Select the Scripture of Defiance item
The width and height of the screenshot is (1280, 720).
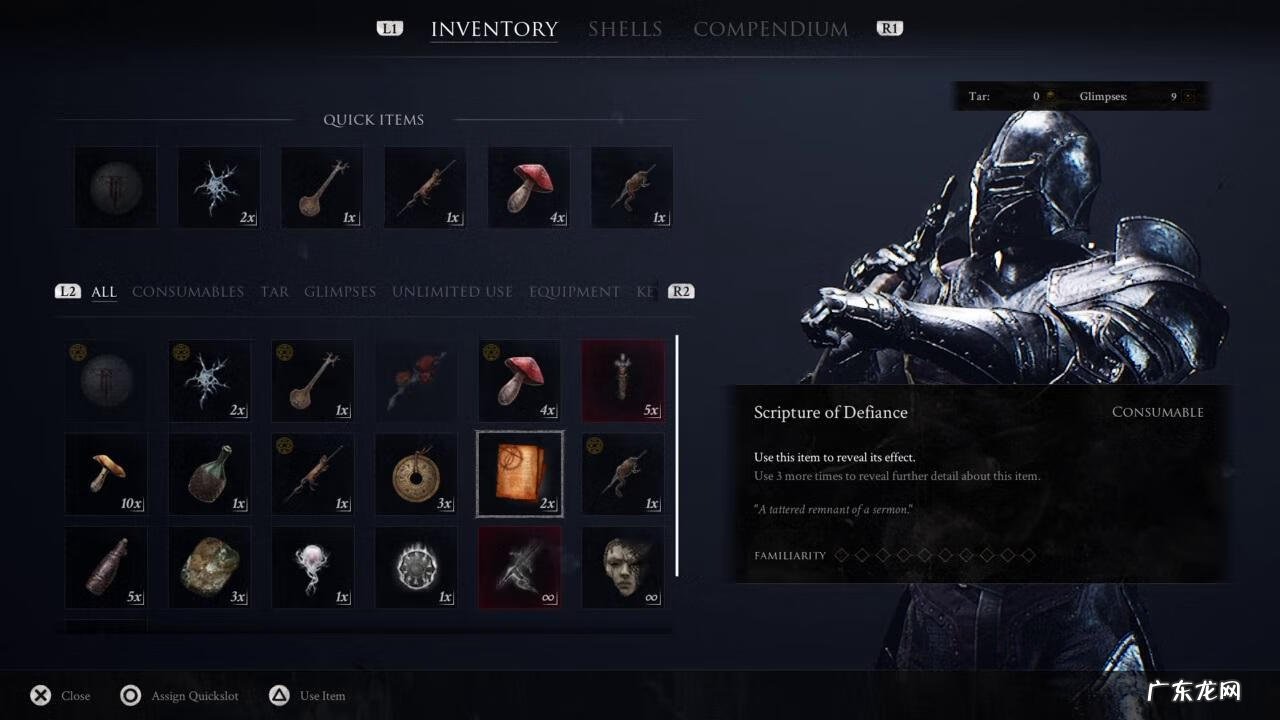point(519,474)
